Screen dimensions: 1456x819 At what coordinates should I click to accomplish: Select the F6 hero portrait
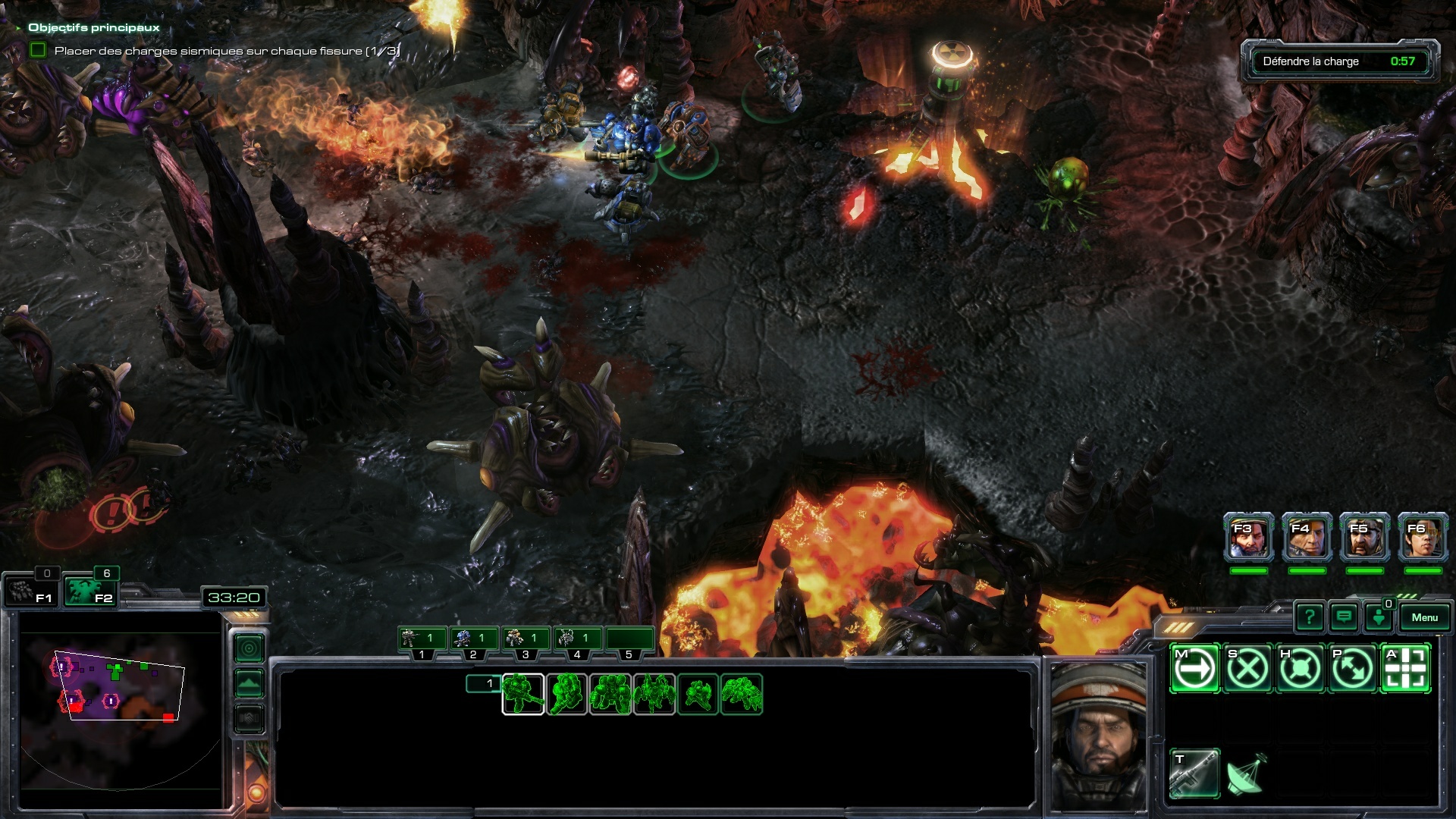(x=1423, y=538)
